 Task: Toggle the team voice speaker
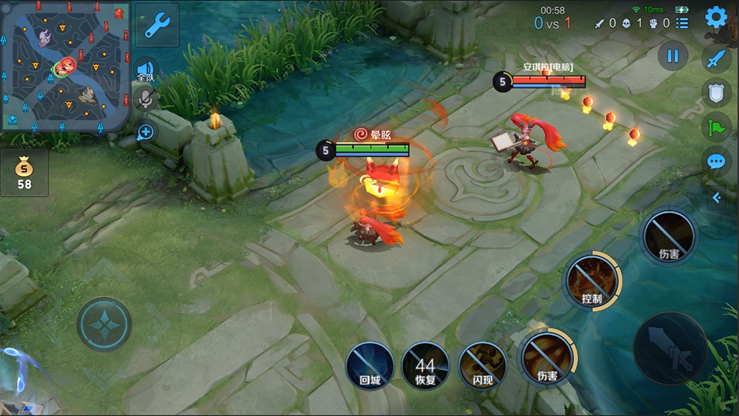pyautogui.click(x=146, y=71)
